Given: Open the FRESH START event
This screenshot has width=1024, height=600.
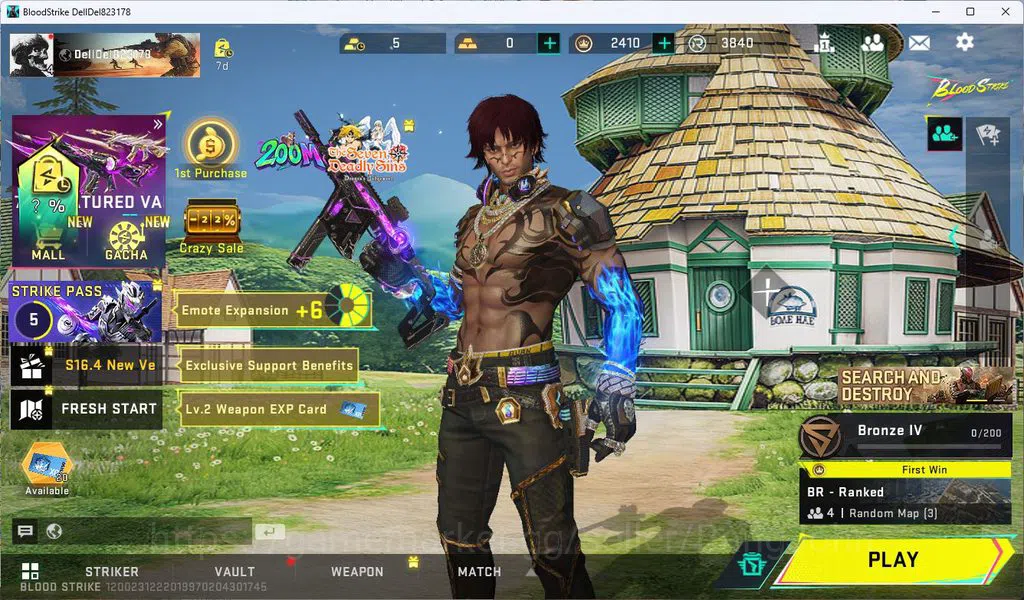Looking at the screenshot, I should tap(86, 409).
